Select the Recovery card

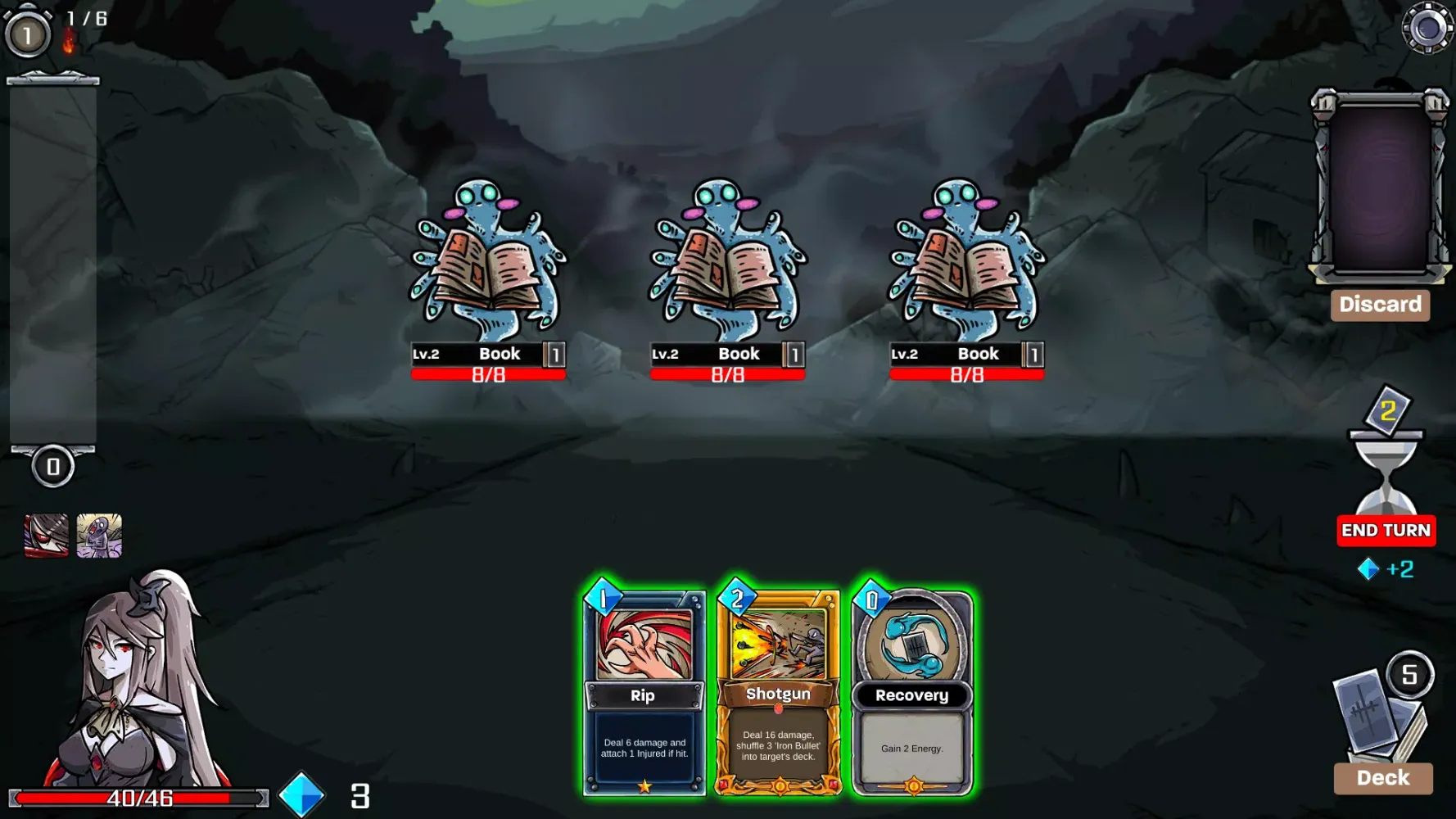(912, 692)
